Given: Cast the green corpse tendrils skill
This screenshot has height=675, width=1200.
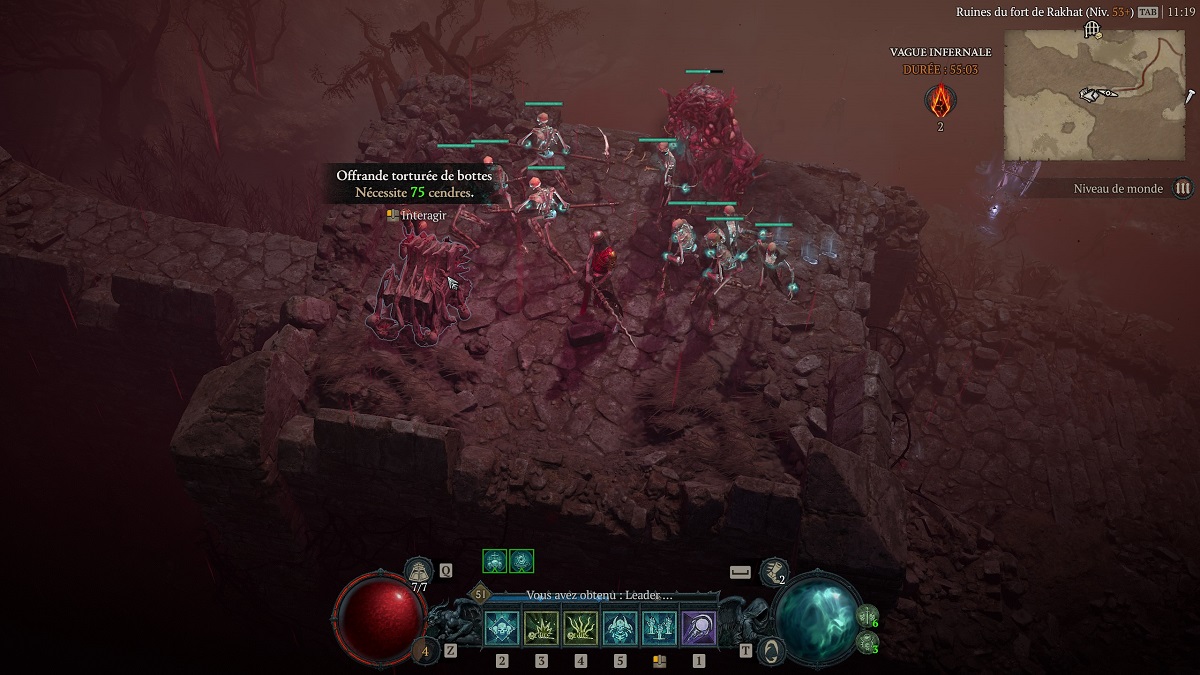Looking at the screenshot, I should 580,628.
